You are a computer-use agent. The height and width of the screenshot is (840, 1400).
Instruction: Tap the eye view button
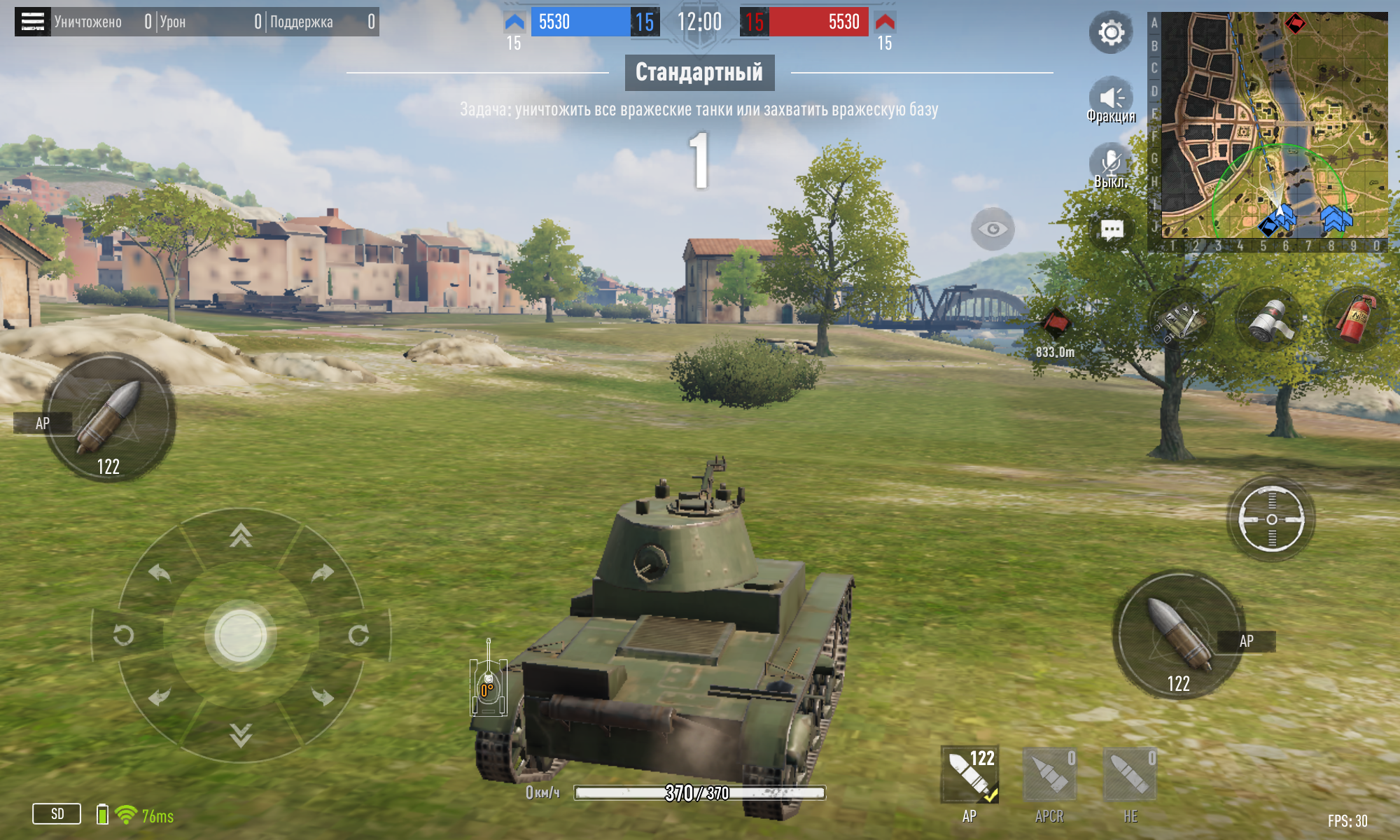click(993, 229)
